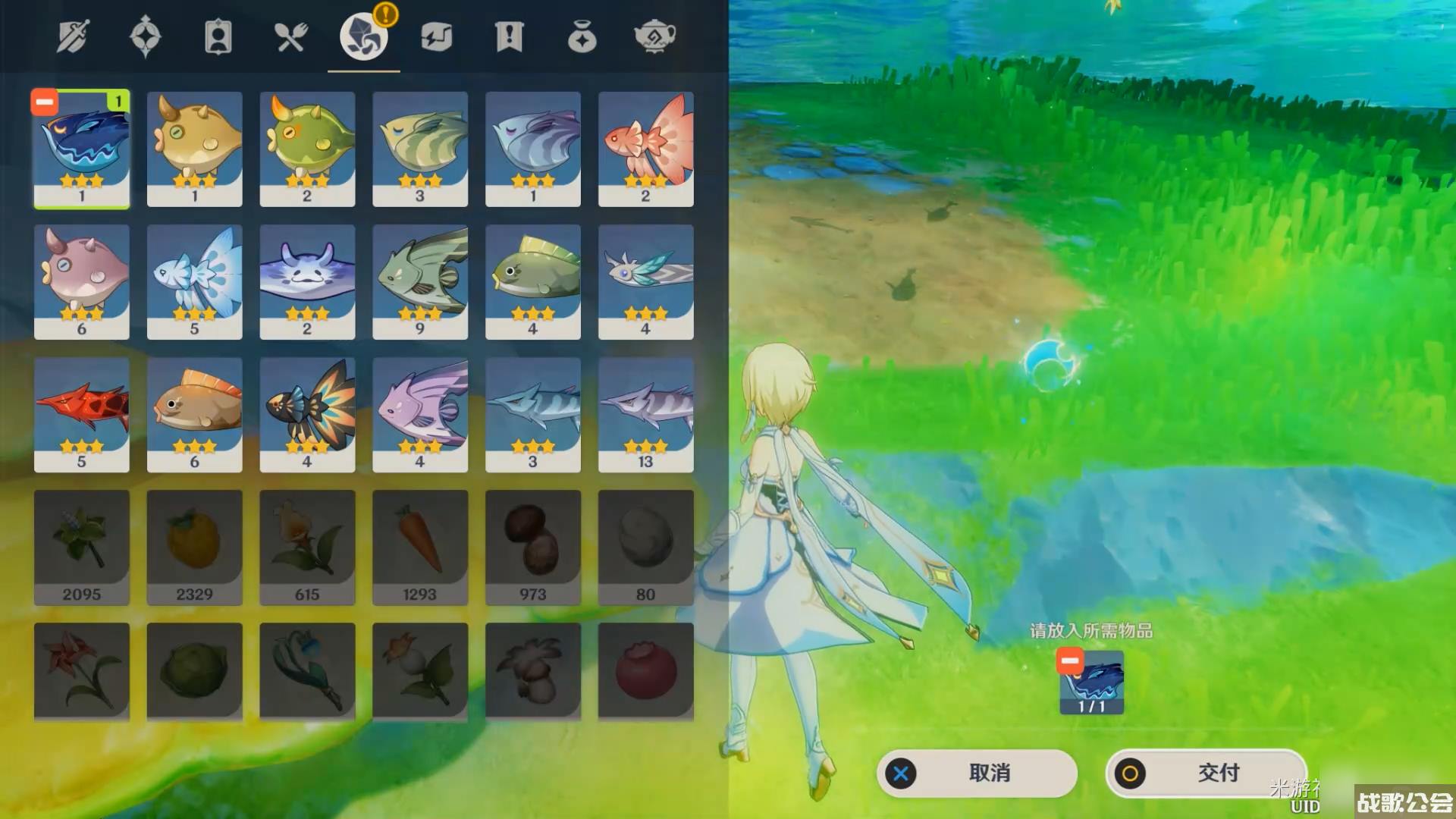
Task: Choose the purple ray fish slot
Action: click(x=307, y=281)
